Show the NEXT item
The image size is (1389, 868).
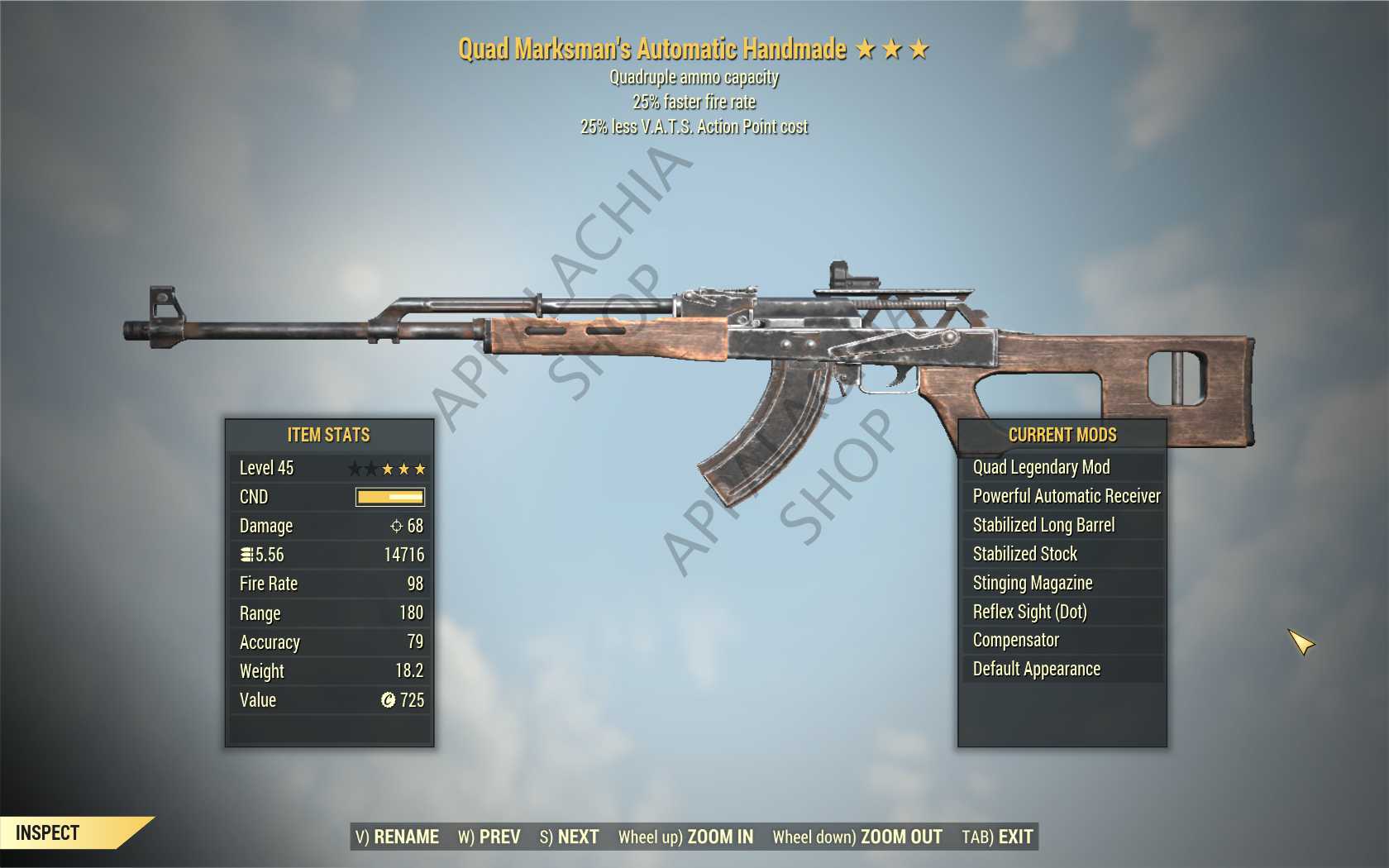point(570,837)
